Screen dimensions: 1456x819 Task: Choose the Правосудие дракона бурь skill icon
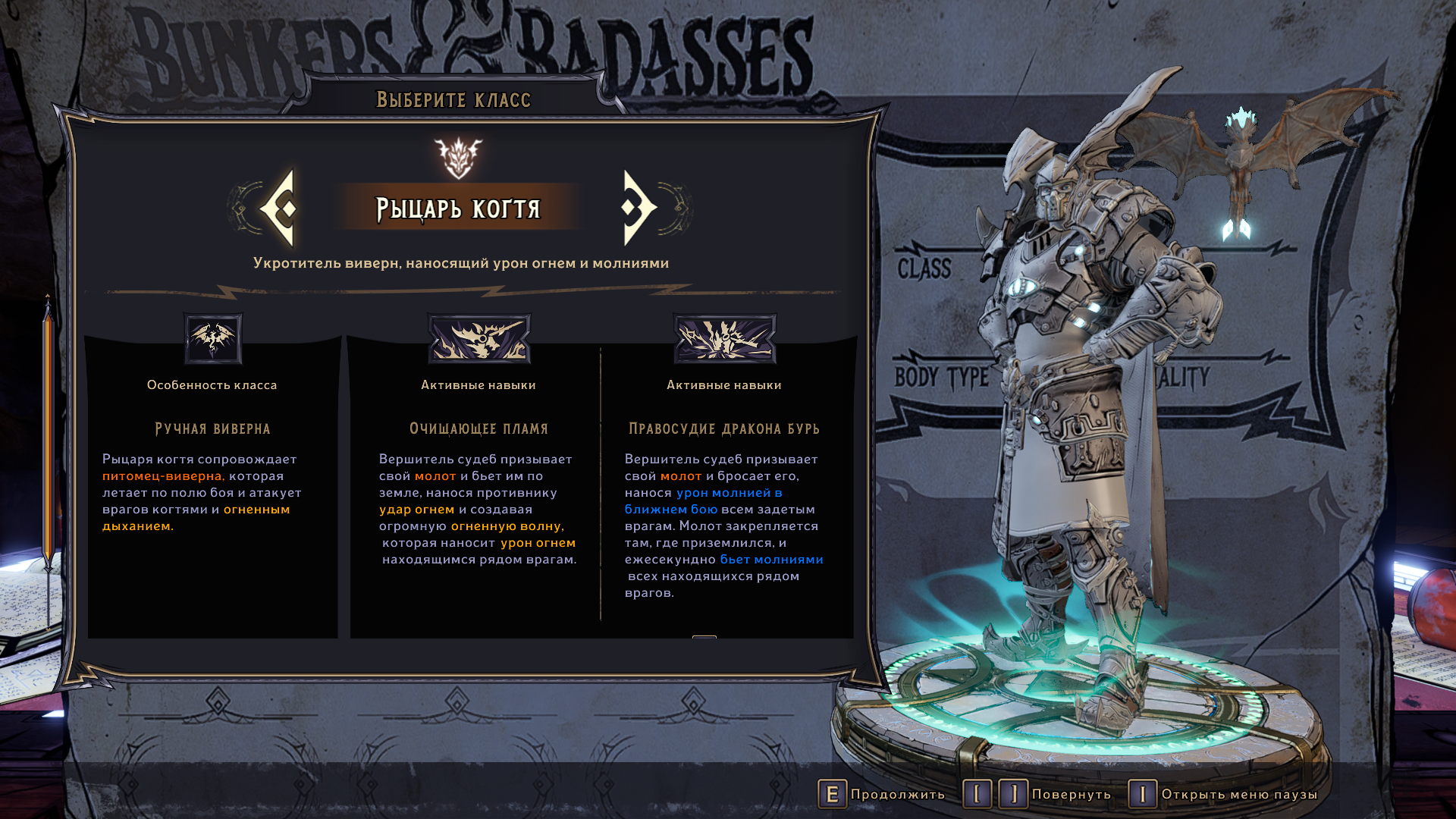[x=725, y=339]
